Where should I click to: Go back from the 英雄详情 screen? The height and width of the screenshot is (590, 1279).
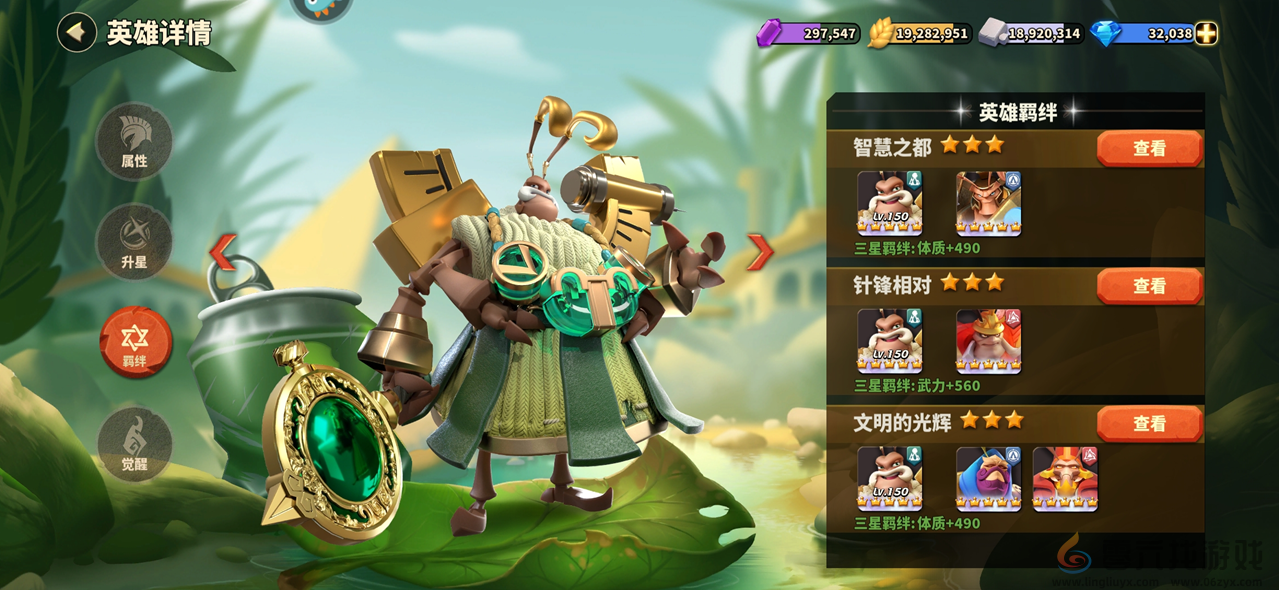tap(76, 32)
